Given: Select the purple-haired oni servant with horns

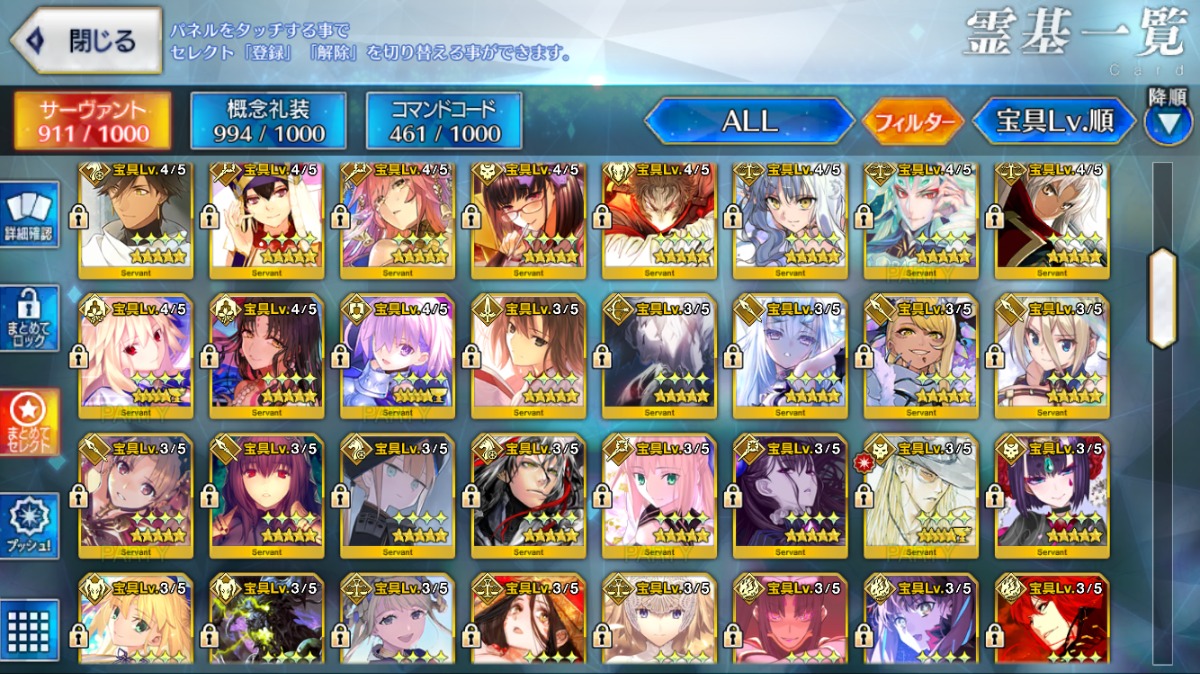Looking at the screenshot, I should pos(1051,495).
